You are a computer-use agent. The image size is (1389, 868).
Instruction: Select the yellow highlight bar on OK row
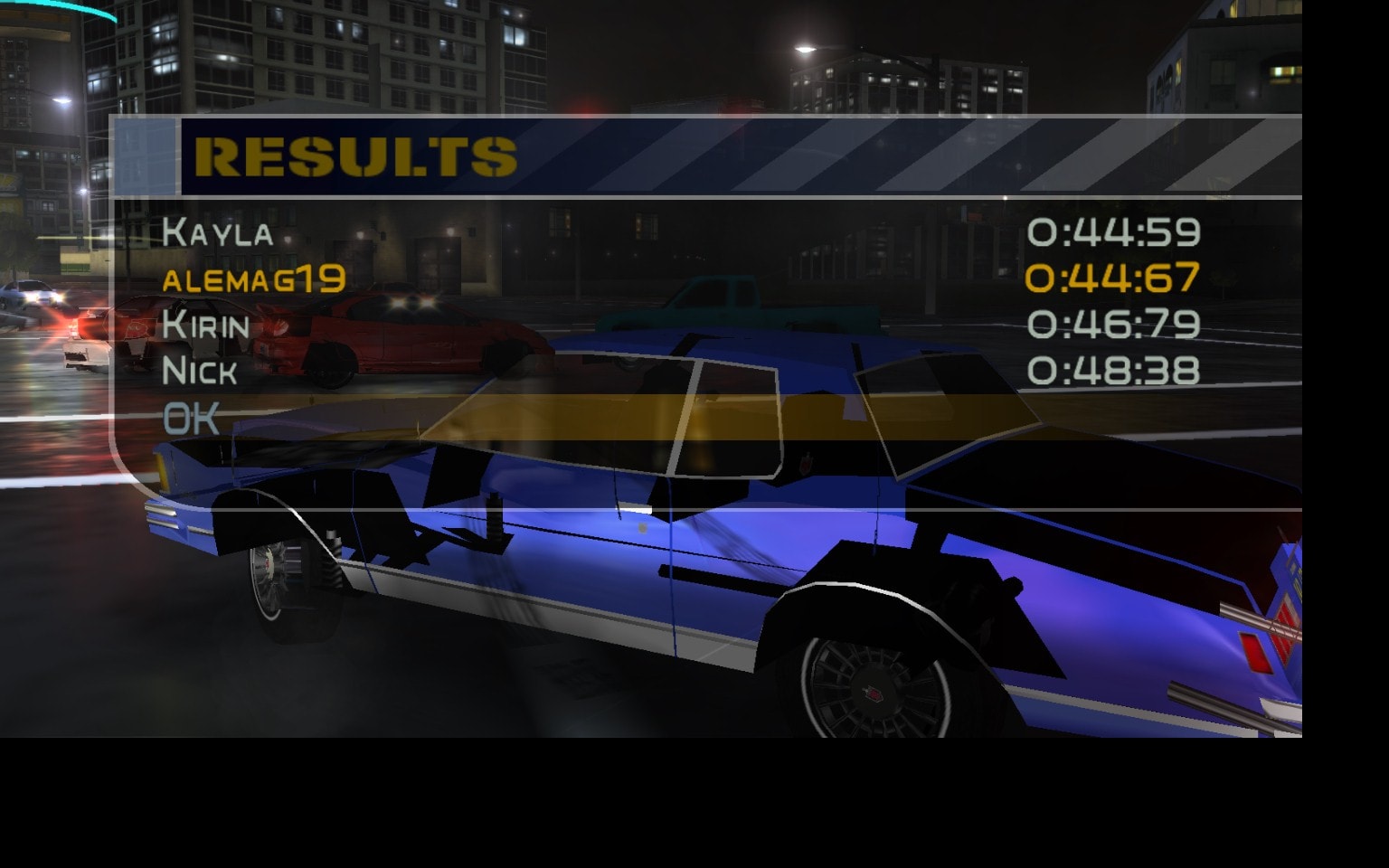point(633,416)
